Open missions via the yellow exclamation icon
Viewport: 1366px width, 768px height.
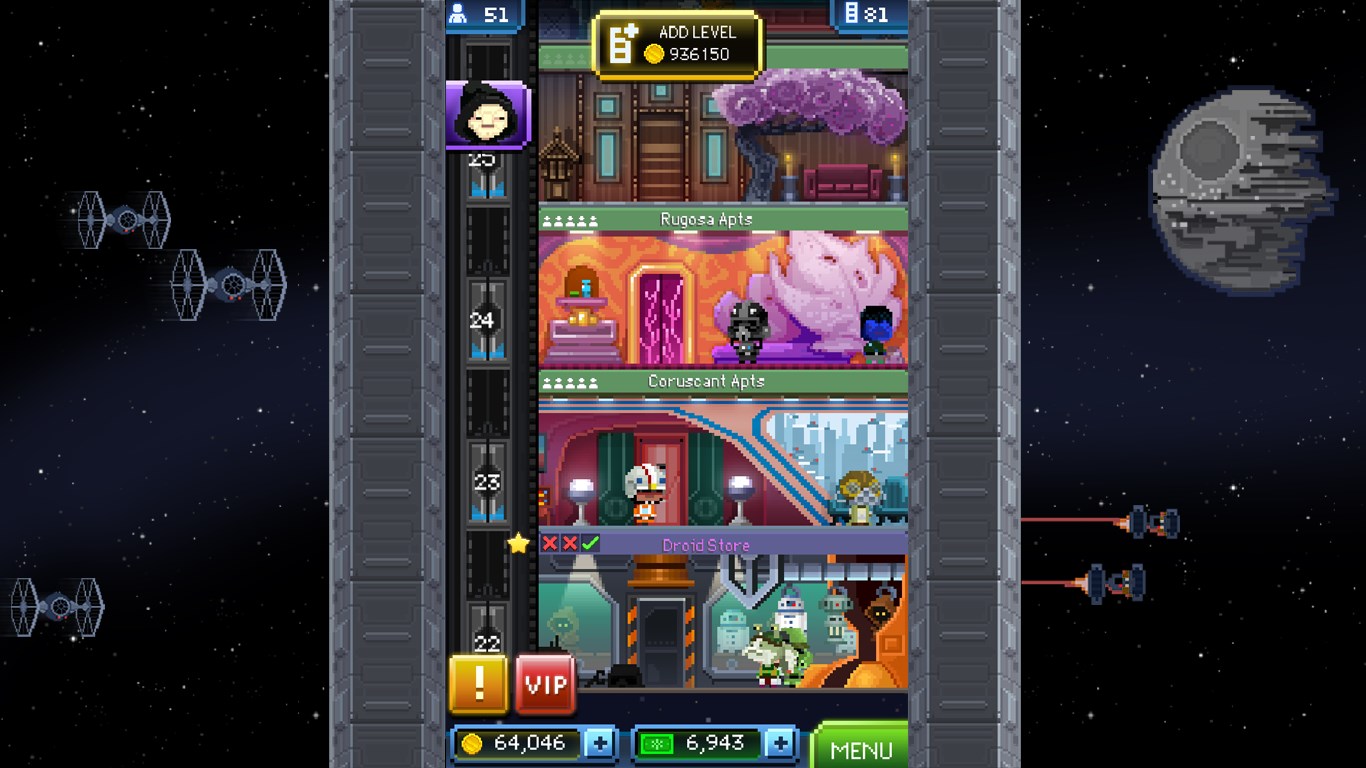click(x=478, y=684)
